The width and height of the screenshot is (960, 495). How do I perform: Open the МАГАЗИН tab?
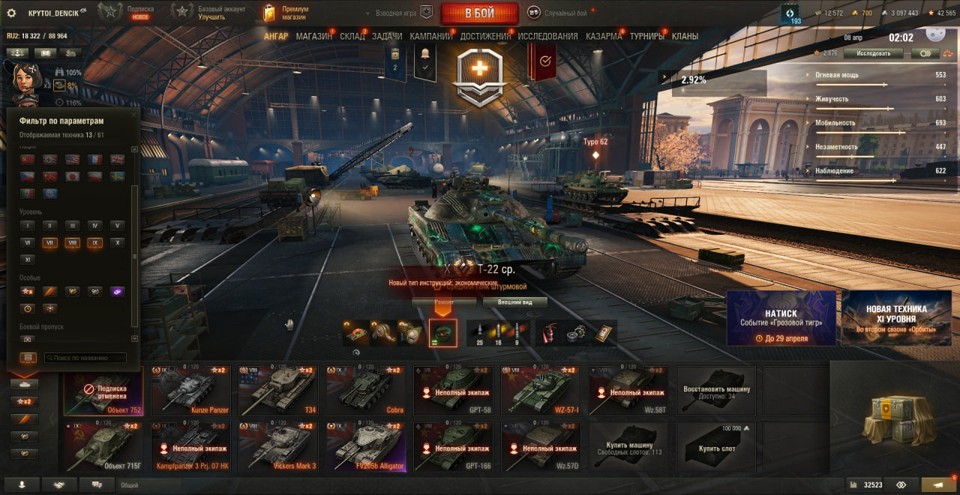[x=314, y=36]
